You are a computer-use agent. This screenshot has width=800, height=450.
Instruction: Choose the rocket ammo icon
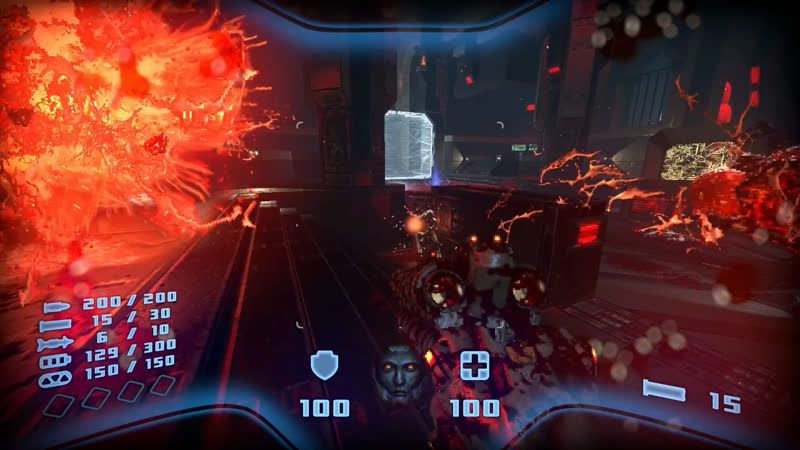click(x=54, y=344)
